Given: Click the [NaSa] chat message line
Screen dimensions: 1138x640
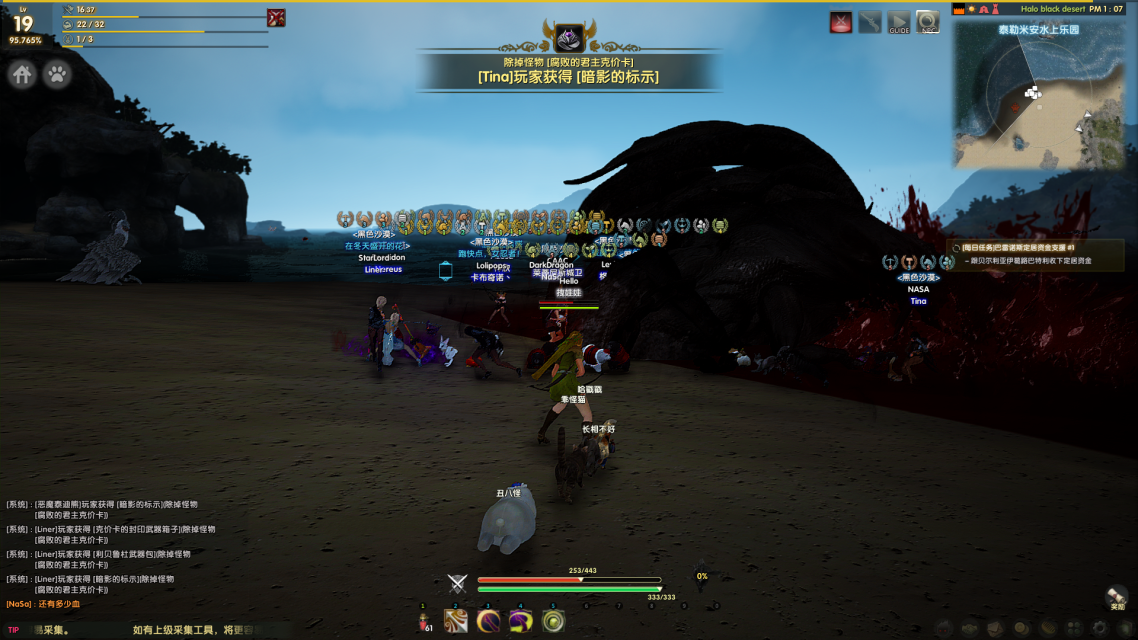Looking at the screenshot, I should click(43, 604).
